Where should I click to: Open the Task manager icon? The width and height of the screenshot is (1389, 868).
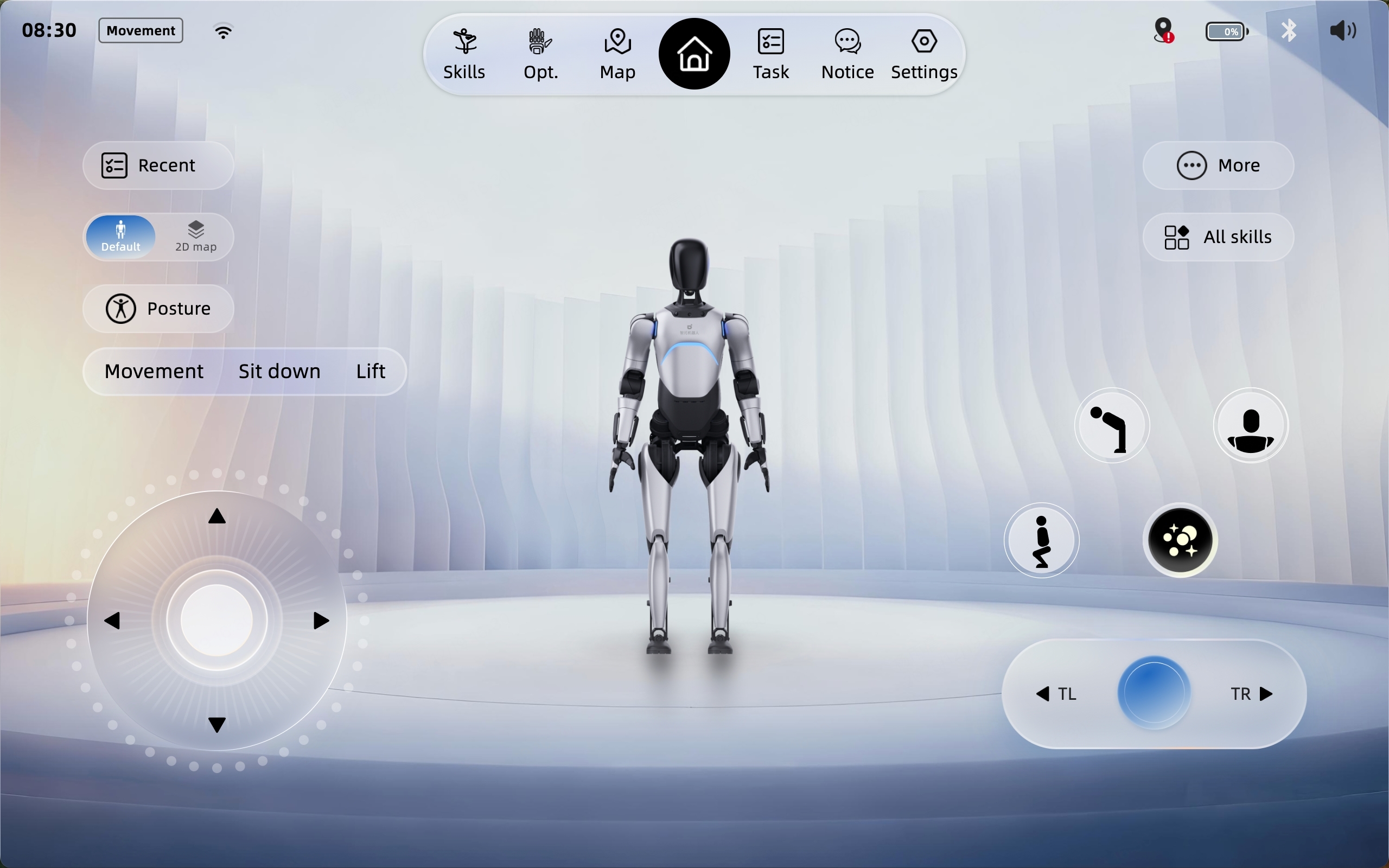[x=770, y=53]
